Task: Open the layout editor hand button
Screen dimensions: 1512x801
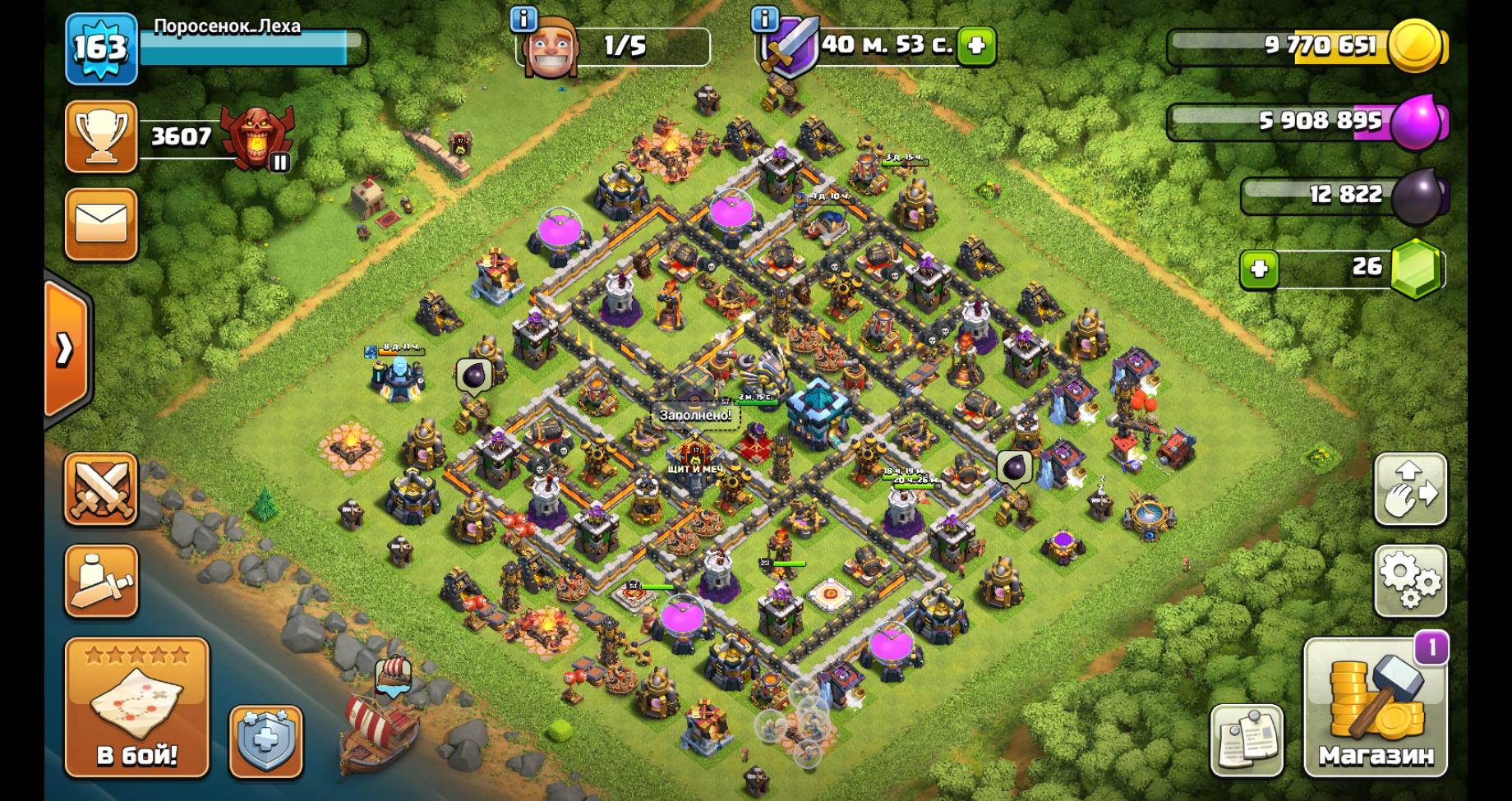Action: [1409, 488]
